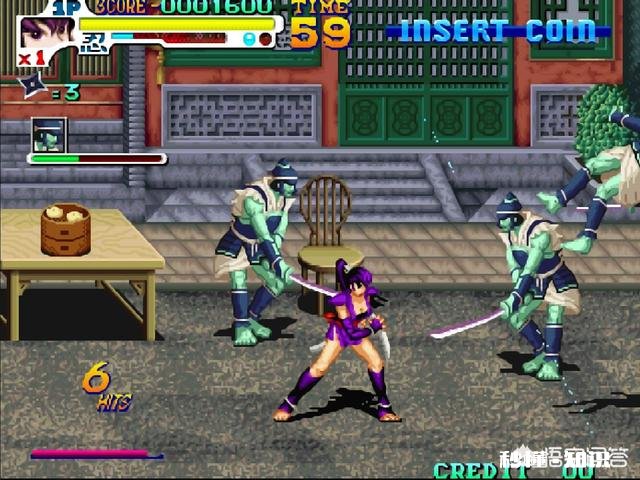Click the blinking INSERT COIN text
The image size is (640, 480).
(x=498, y=30)
